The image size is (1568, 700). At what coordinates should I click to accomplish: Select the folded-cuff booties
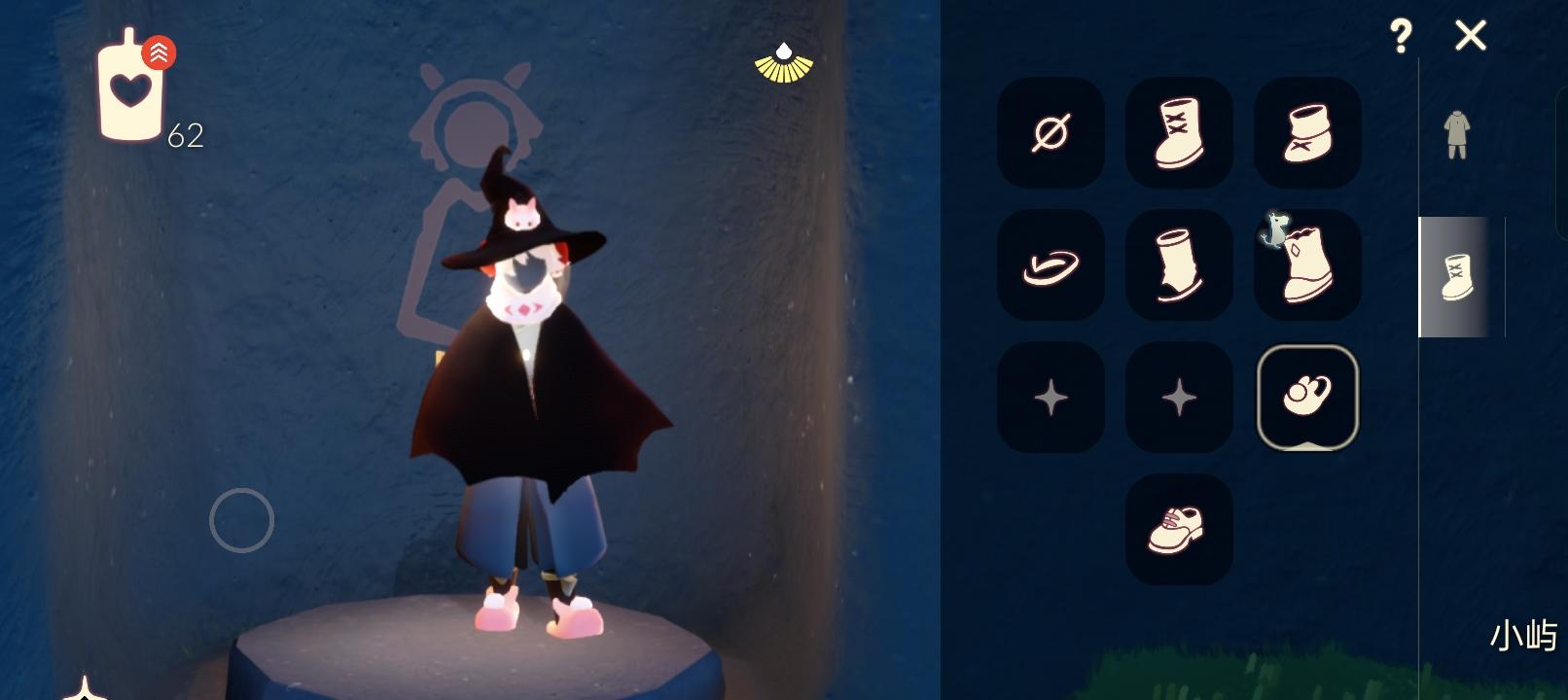[1306, 133]
